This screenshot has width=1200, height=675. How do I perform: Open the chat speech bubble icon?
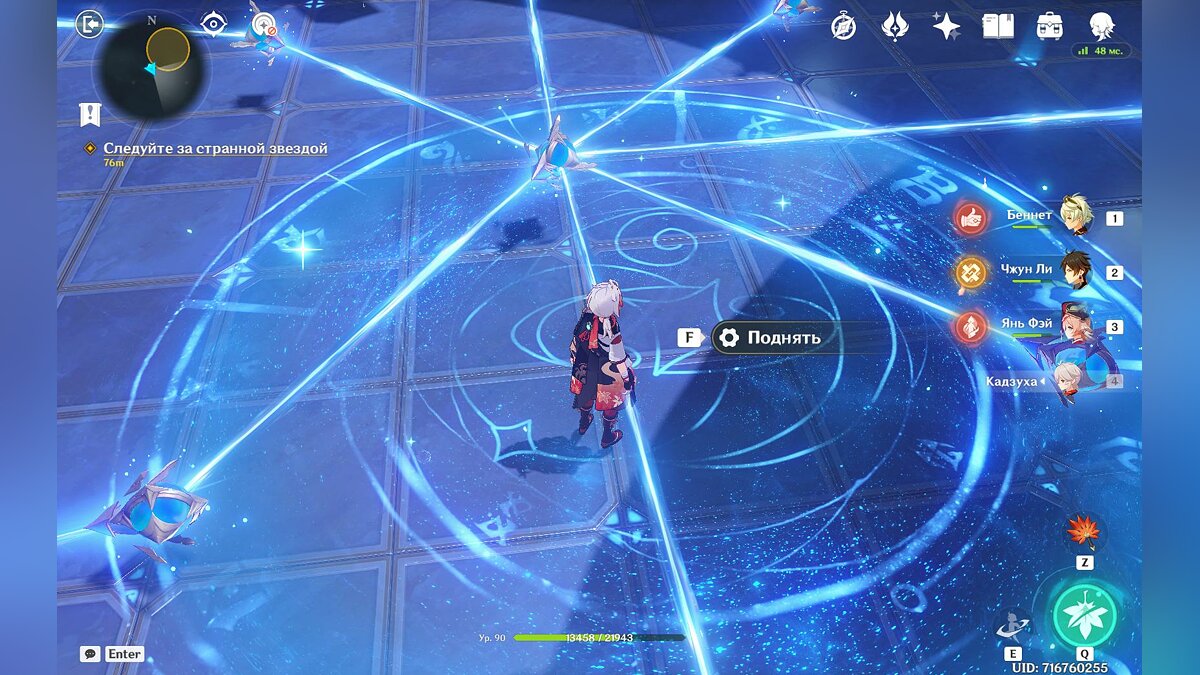pos(90,654)
